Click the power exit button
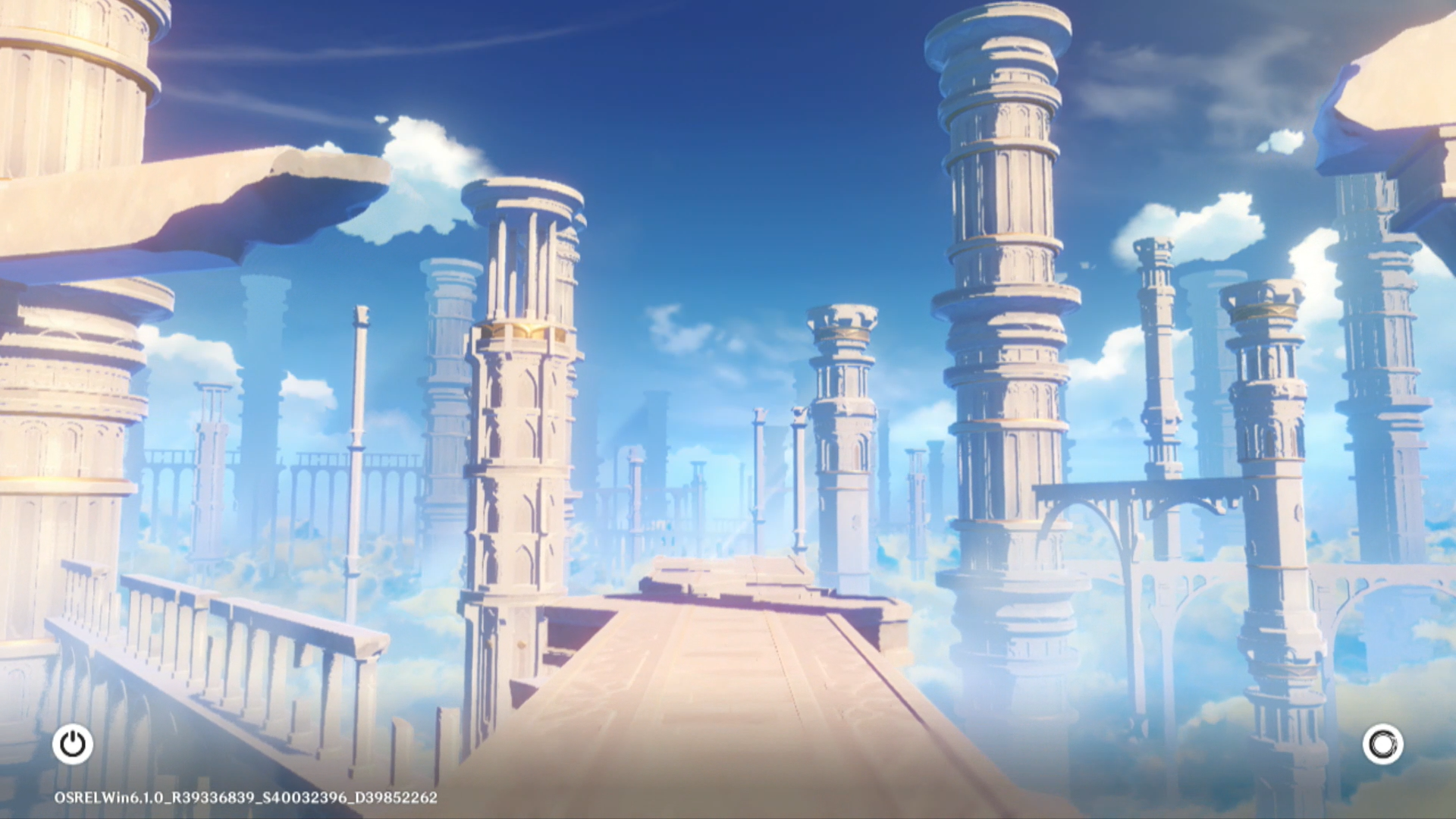This screenshot has width=1456, height=819. coord(73,744)
